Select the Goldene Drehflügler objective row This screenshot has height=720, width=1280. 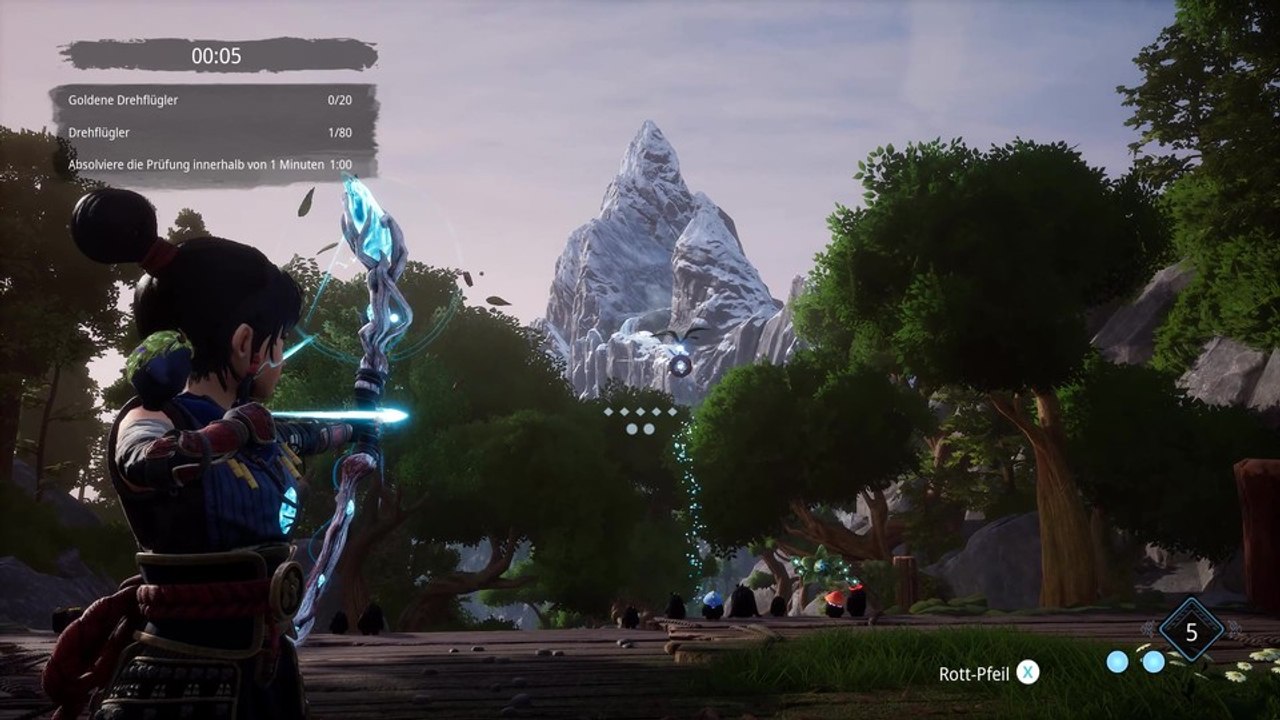[x=213, y=101]
